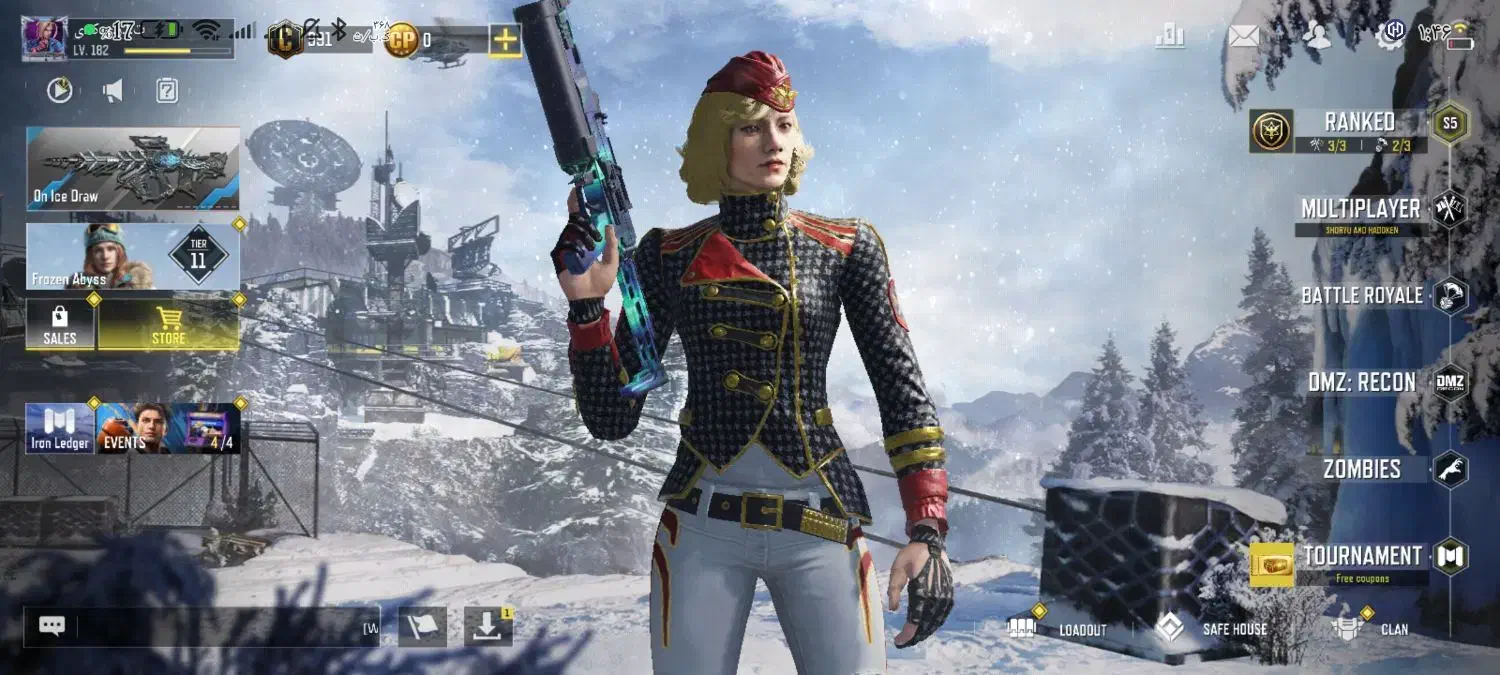Add CP with the yellow plus button

(505, 40)
